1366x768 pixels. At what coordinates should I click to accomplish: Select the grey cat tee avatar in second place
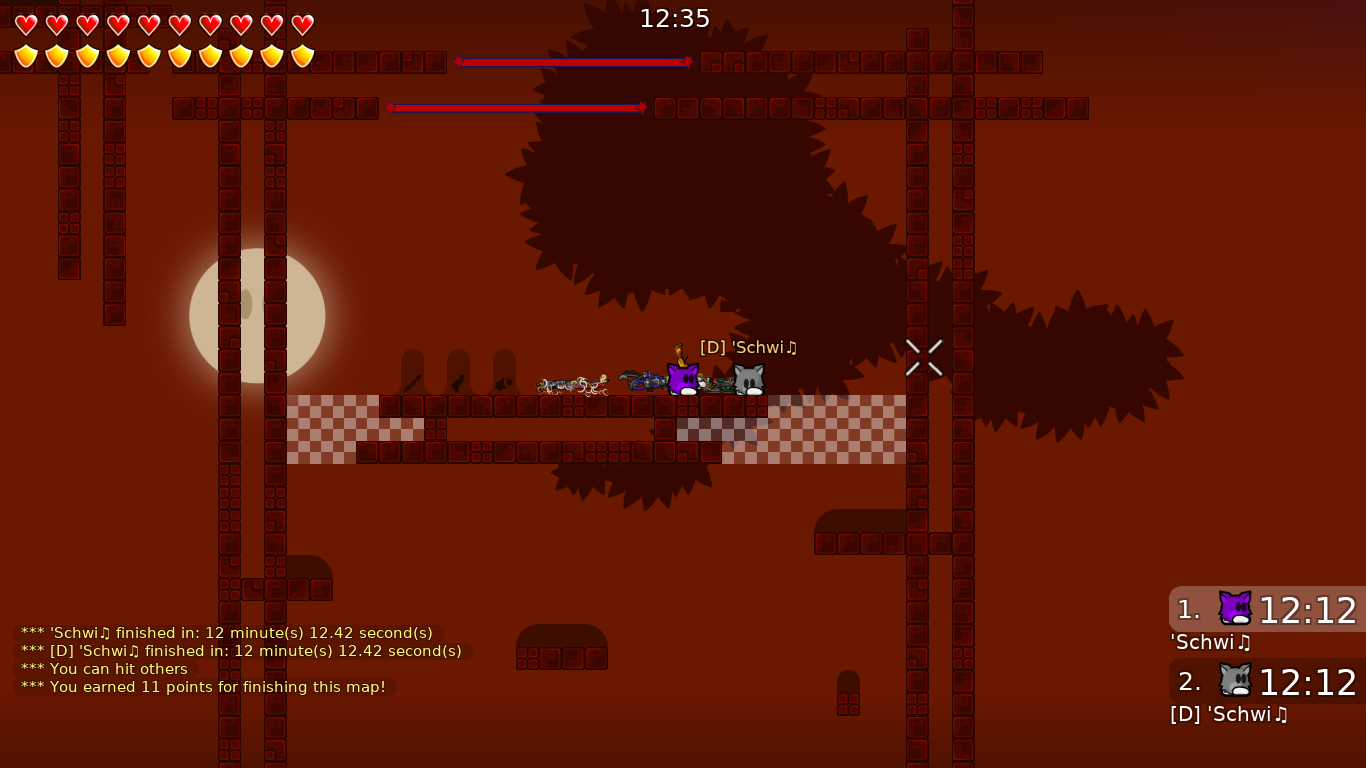(x=1236, y=681)
